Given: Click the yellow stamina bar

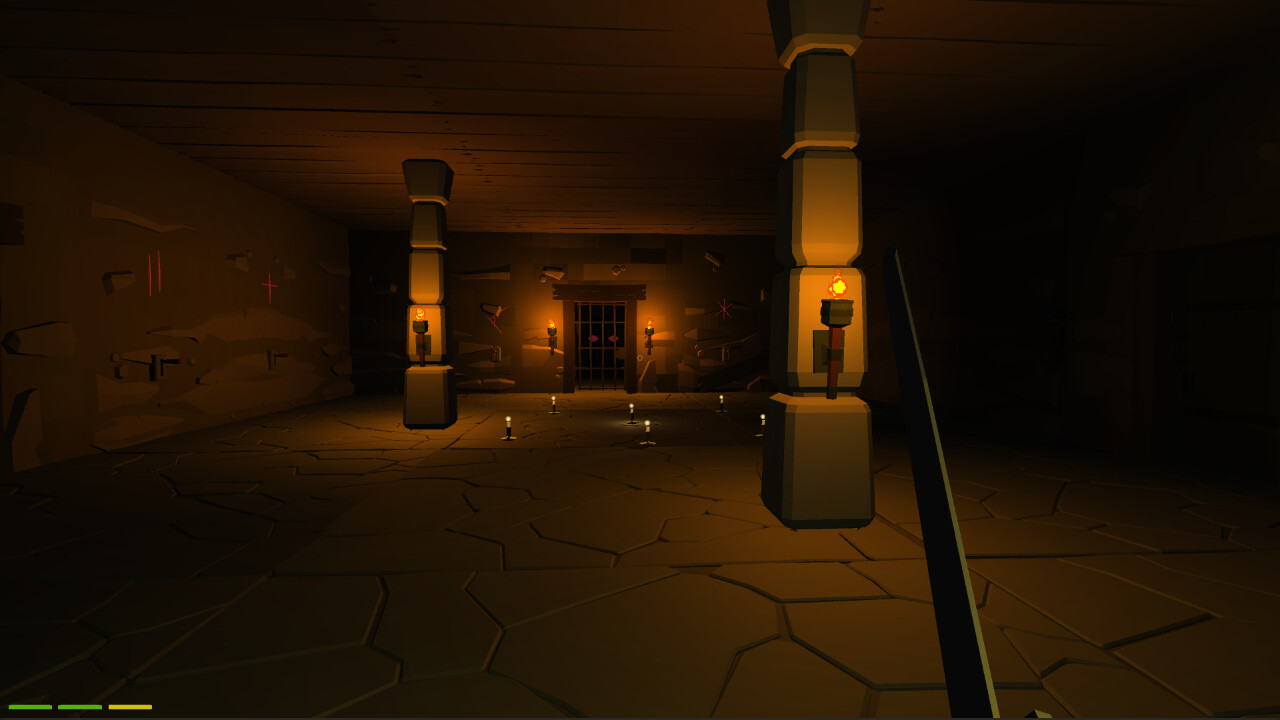Looking at the screenshot, I should [130, 707].
